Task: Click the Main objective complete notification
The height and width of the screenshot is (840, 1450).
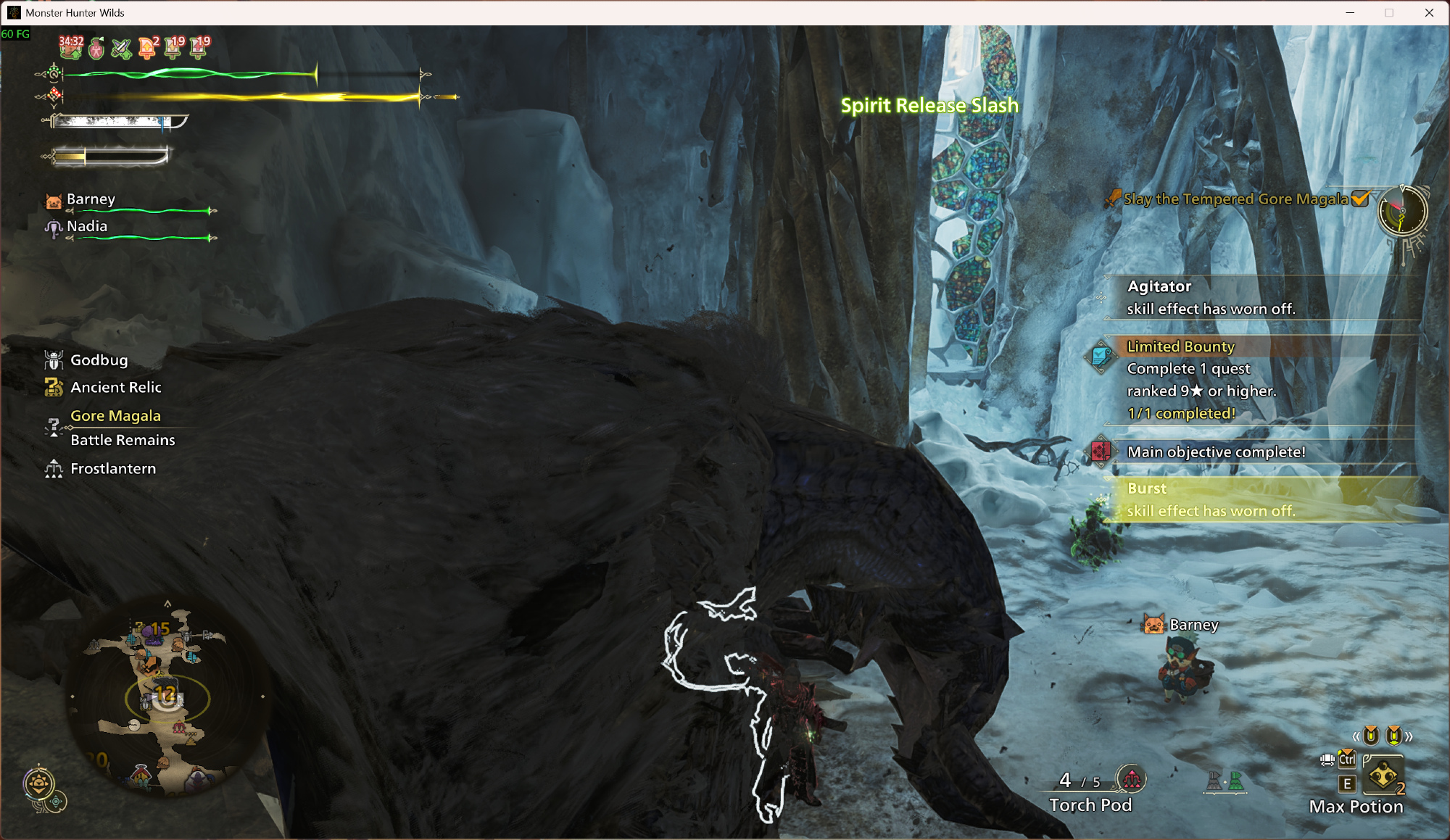Action: point(1216,452)
